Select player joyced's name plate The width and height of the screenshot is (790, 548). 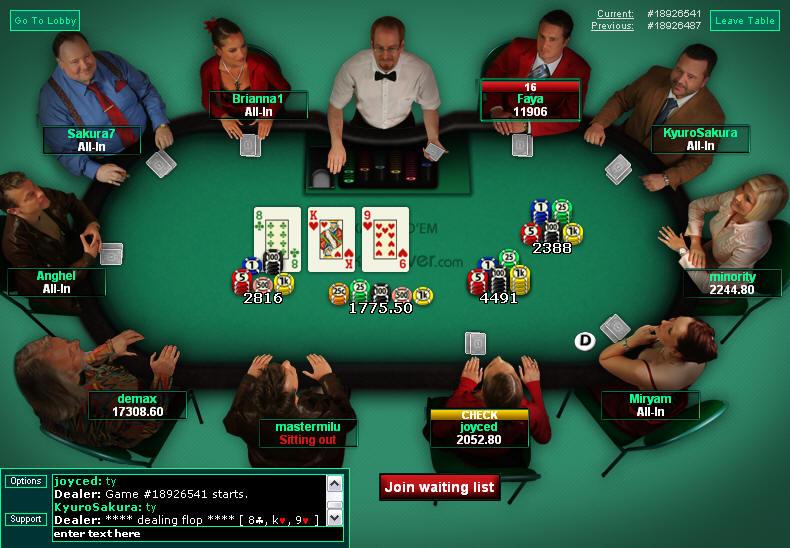479,433
